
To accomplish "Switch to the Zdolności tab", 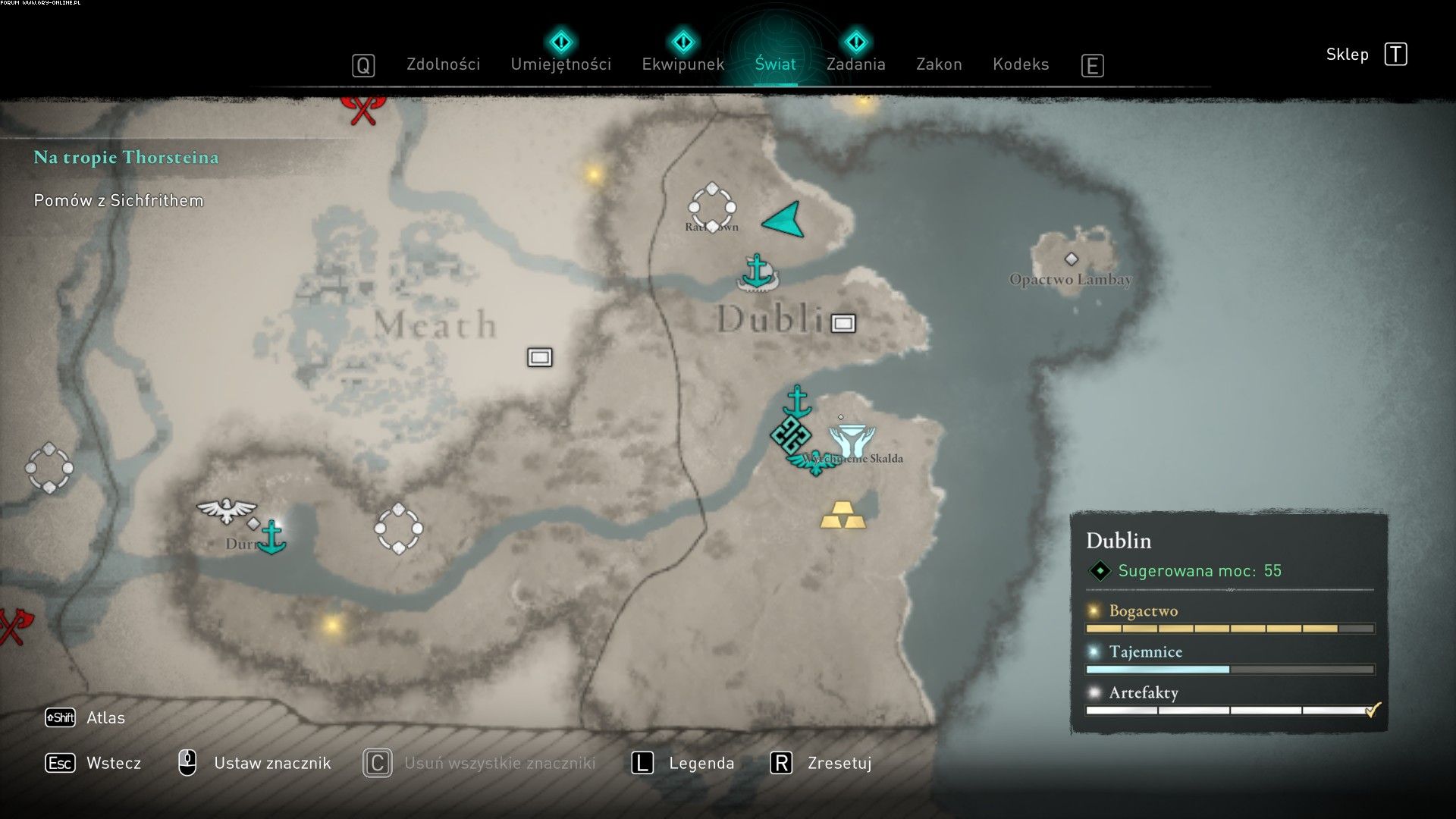I will (443, 64).
